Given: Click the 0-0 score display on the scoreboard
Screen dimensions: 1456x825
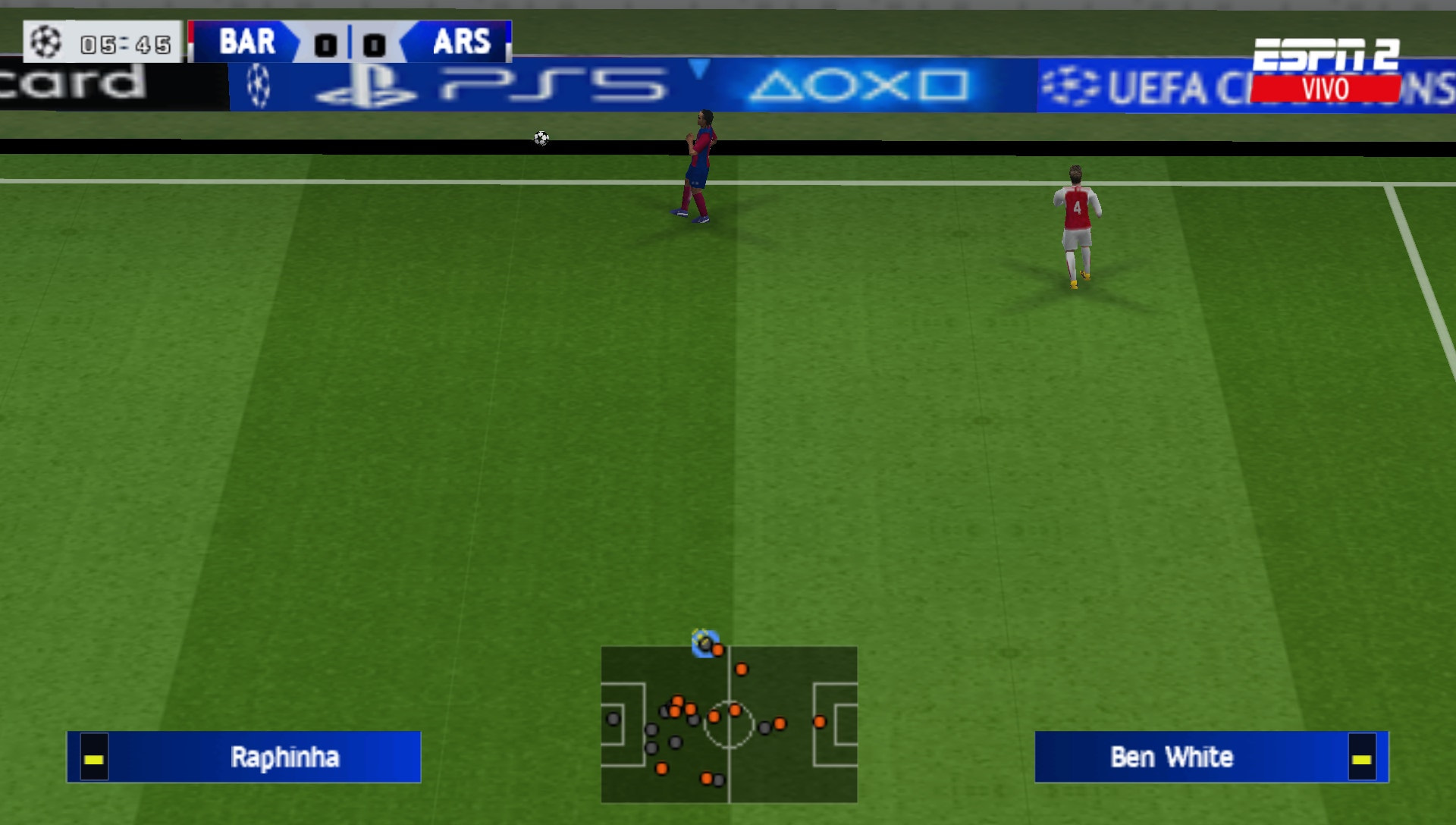Looking at the screenshot, I should pos(350,45).
